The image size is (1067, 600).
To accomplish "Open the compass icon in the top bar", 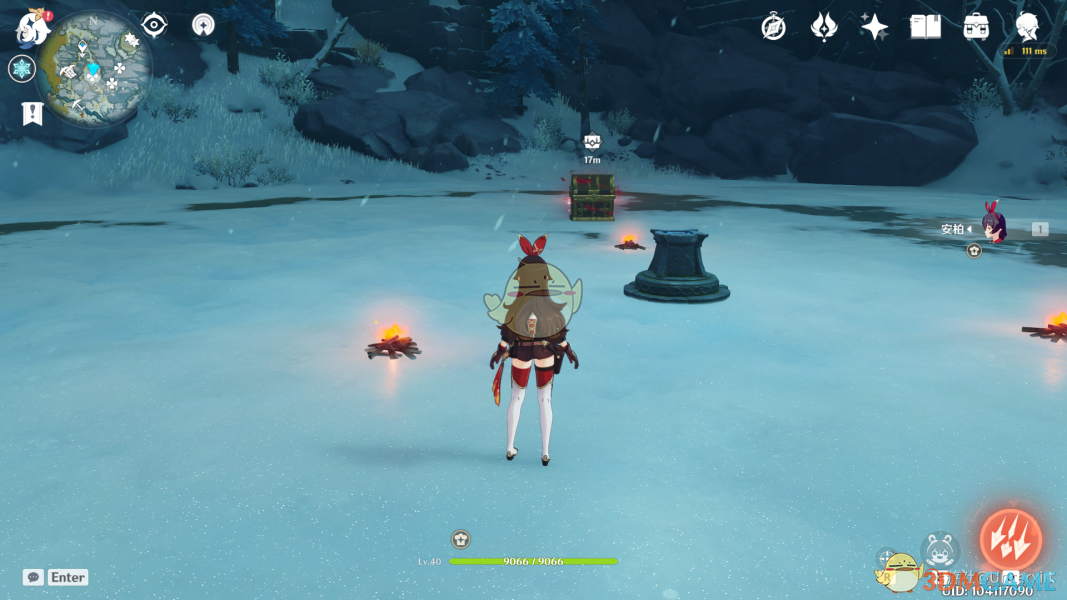I will pyautogui.click(x=773, y=27).
